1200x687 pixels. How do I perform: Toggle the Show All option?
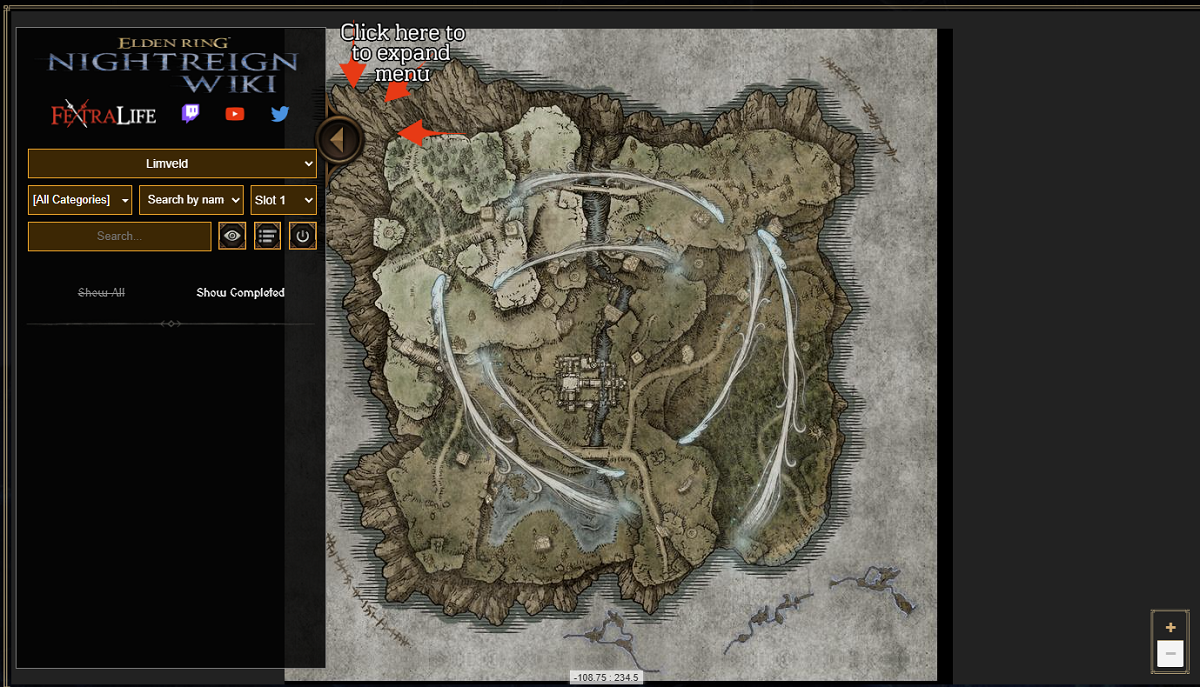coord(101,293)
